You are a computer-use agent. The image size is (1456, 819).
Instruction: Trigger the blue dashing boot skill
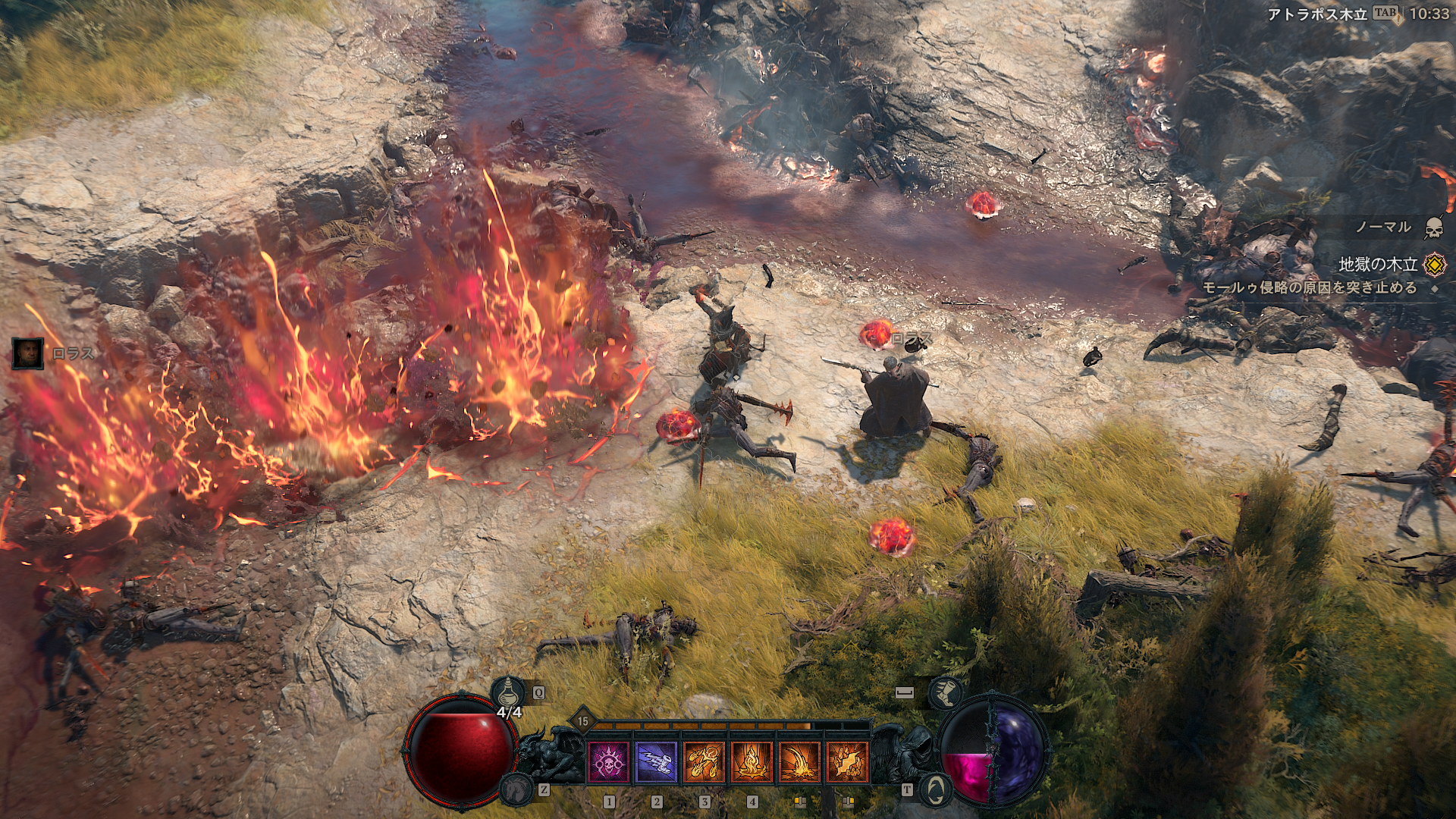click(x=656, y=761)
